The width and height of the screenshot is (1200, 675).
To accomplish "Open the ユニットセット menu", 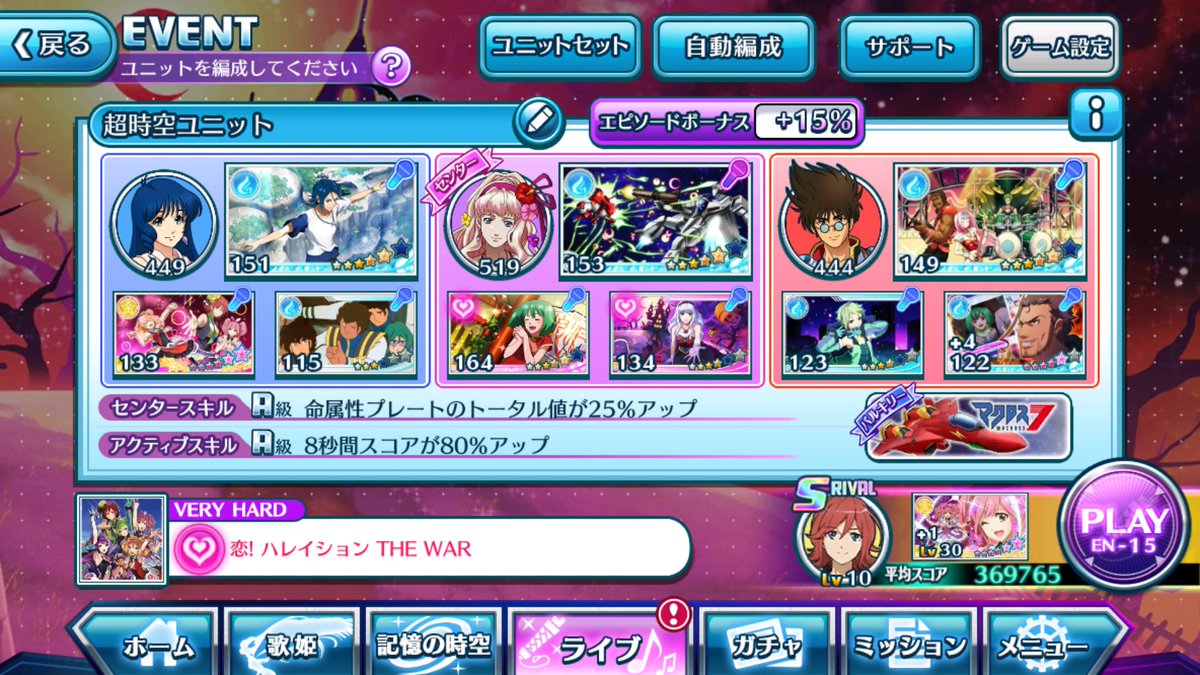I will 559,46.
